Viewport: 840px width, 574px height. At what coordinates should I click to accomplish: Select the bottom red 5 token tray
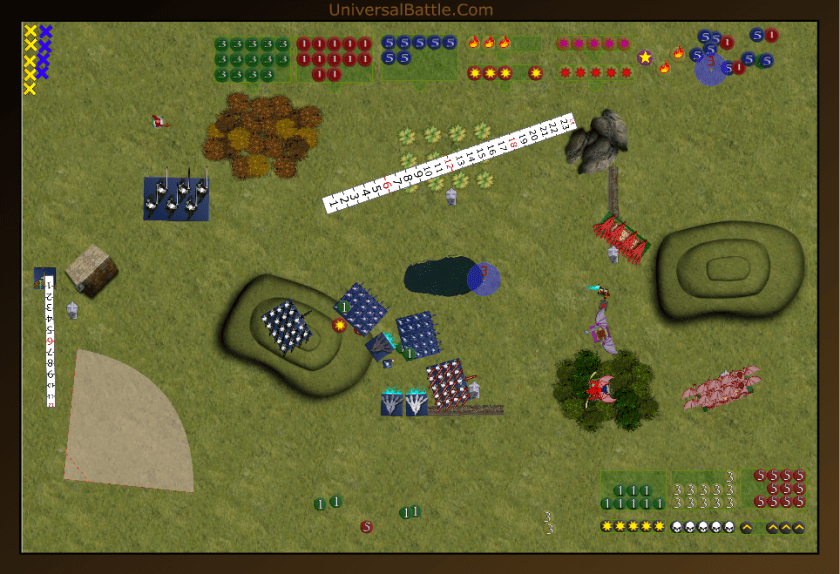pyautogui.click(x=779, y=488)
